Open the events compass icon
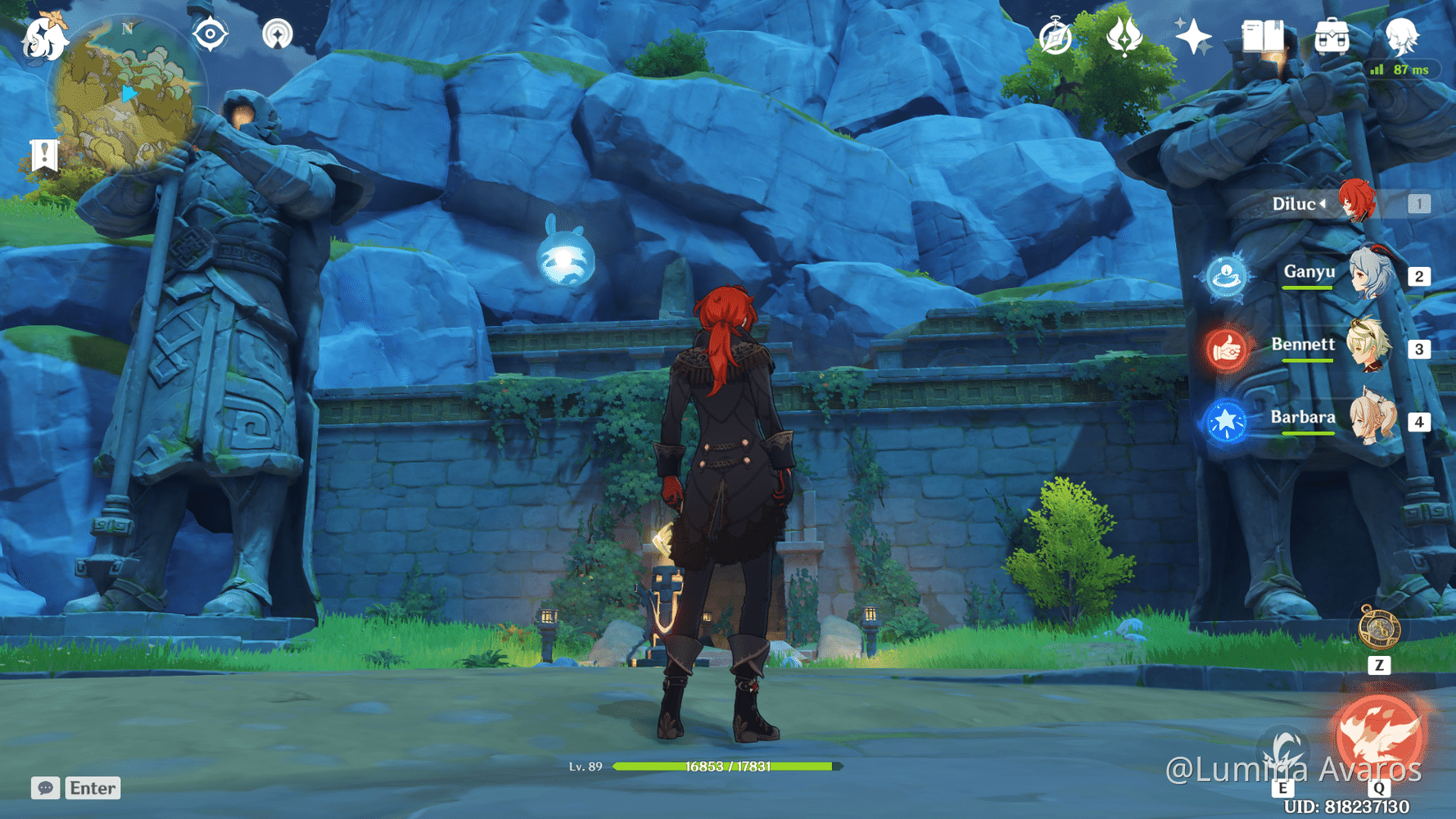This screenshot has height=819, width=1456. coord(1056,36)
